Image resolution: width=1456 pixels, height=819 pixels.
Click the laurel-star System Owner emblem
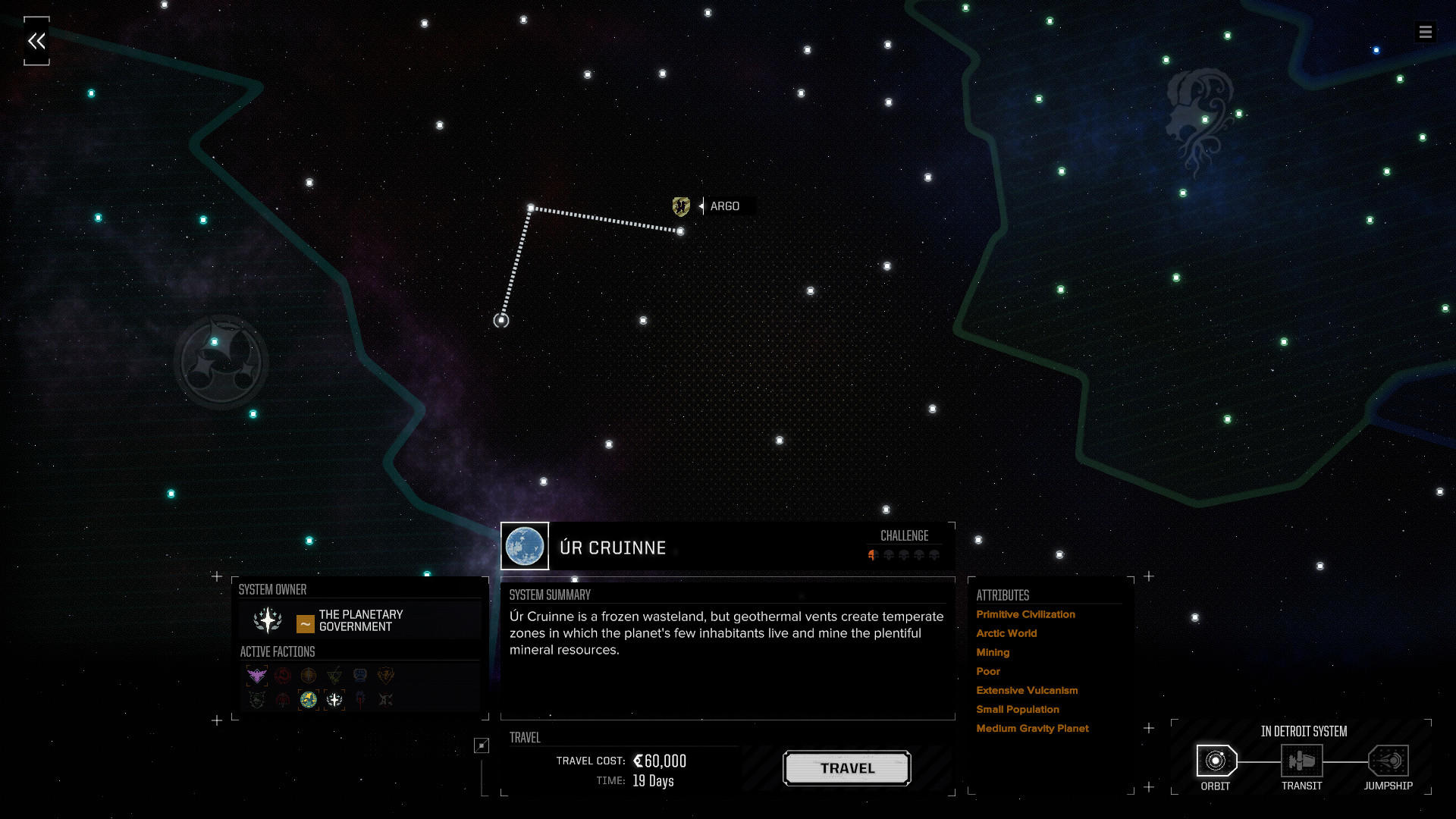point(267,620)
